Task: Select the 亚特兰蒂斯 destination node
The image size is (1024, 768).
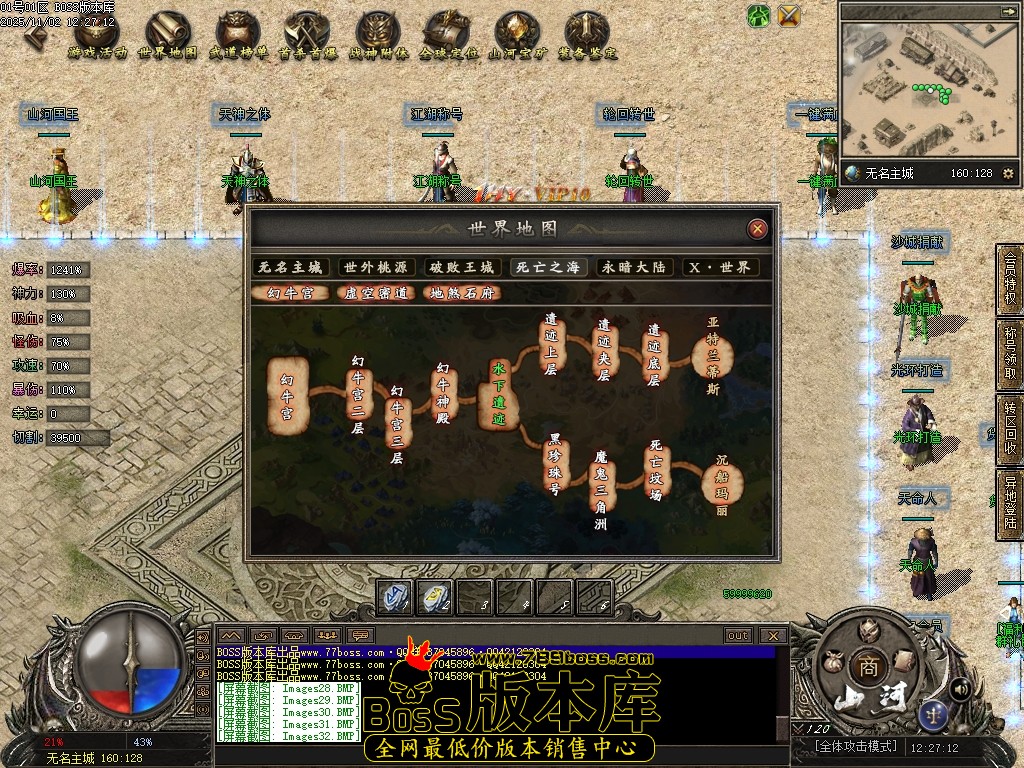Action: pyautogui.click(x=713, y=357)
